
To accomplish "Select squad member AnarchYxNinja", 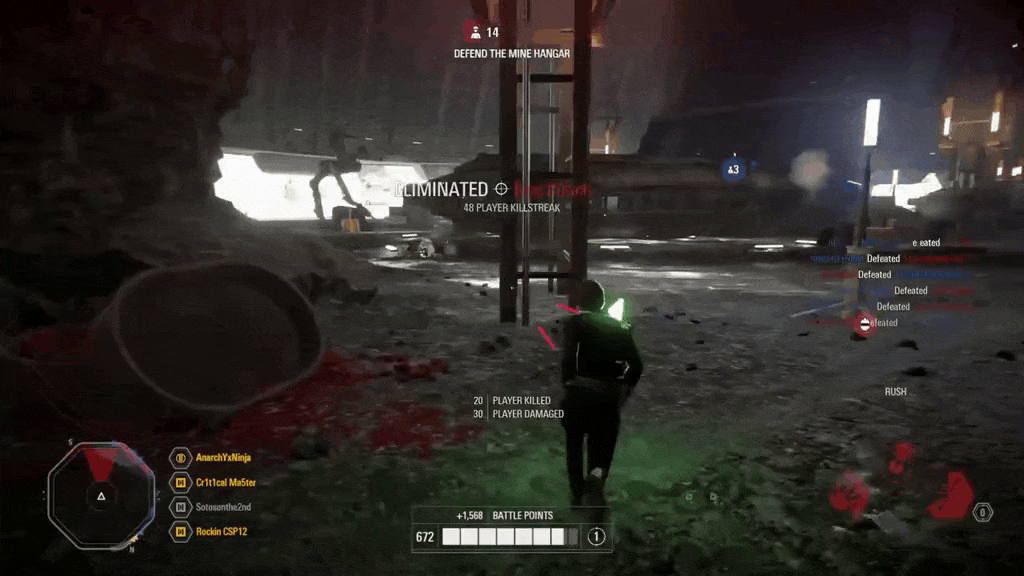I will tap(223, 458).
